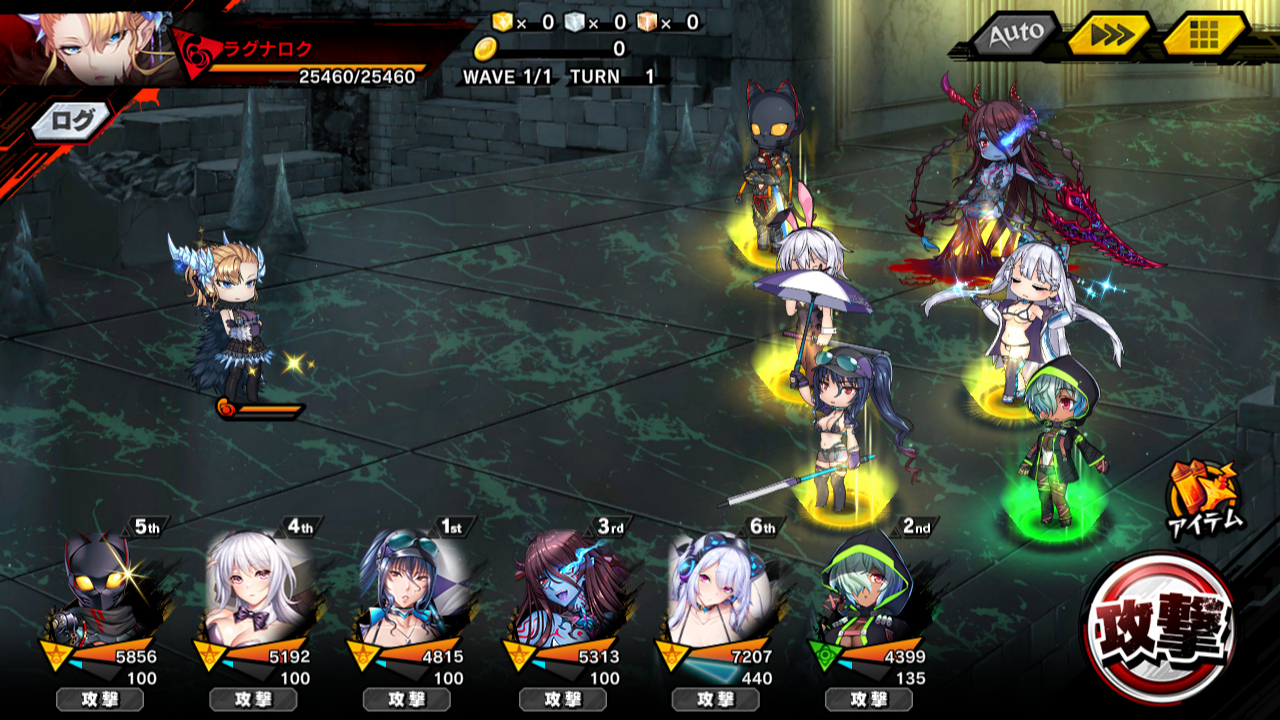Select the green-hooded character portrait marked 2nd

[x=868, y=590]
